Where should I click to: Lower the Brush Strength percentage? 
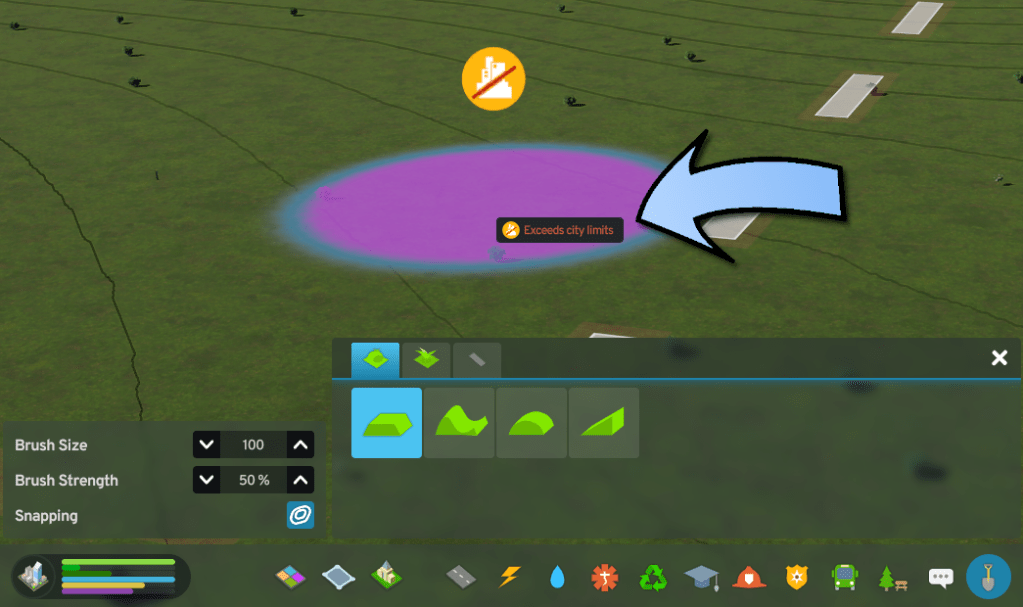point(206,480)
